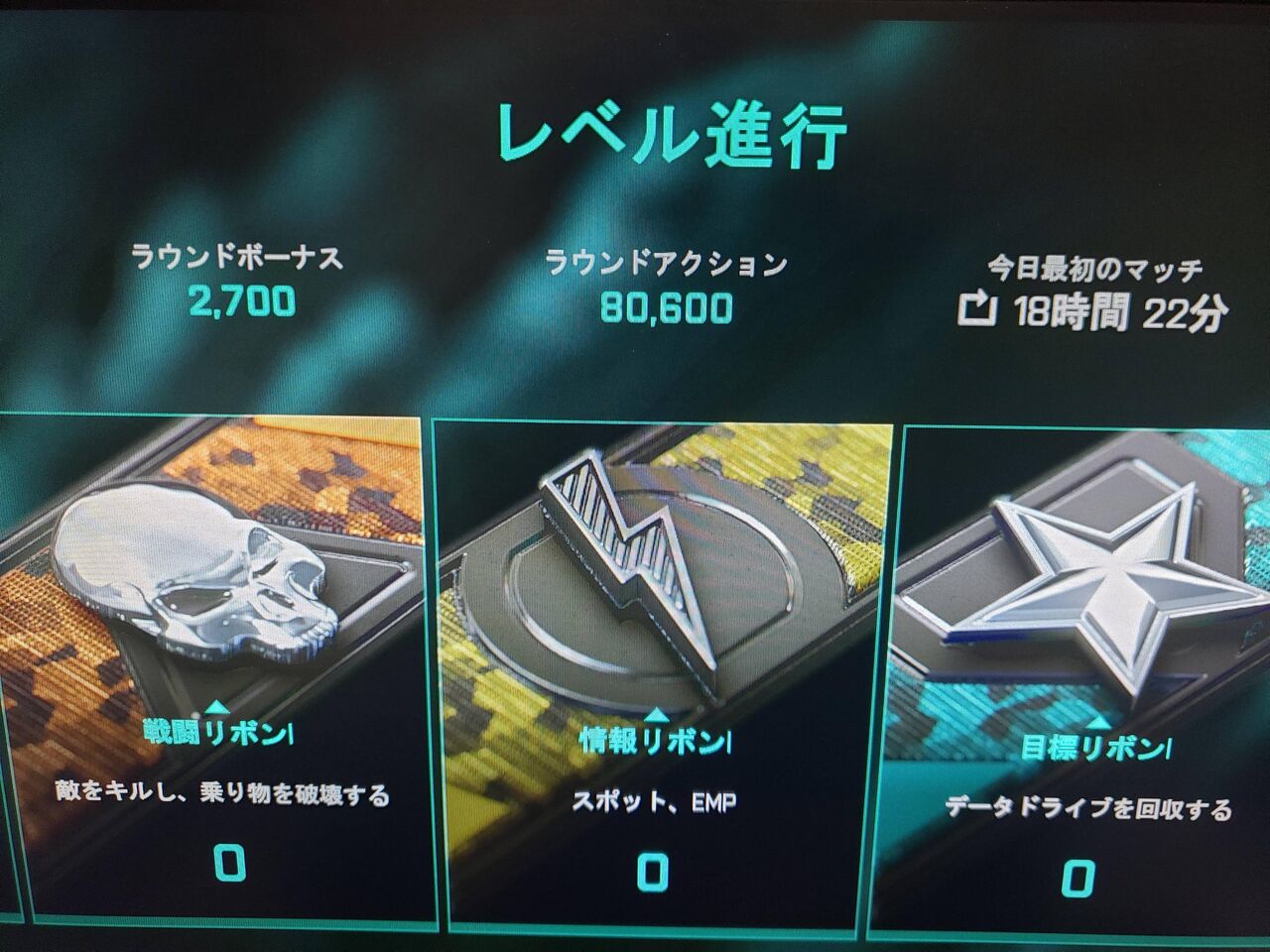Image resolution: width=1270 pixels, height=952 pixels.
Task: Expand the 目標リボン details arrow
Action: pos(1098,724)
